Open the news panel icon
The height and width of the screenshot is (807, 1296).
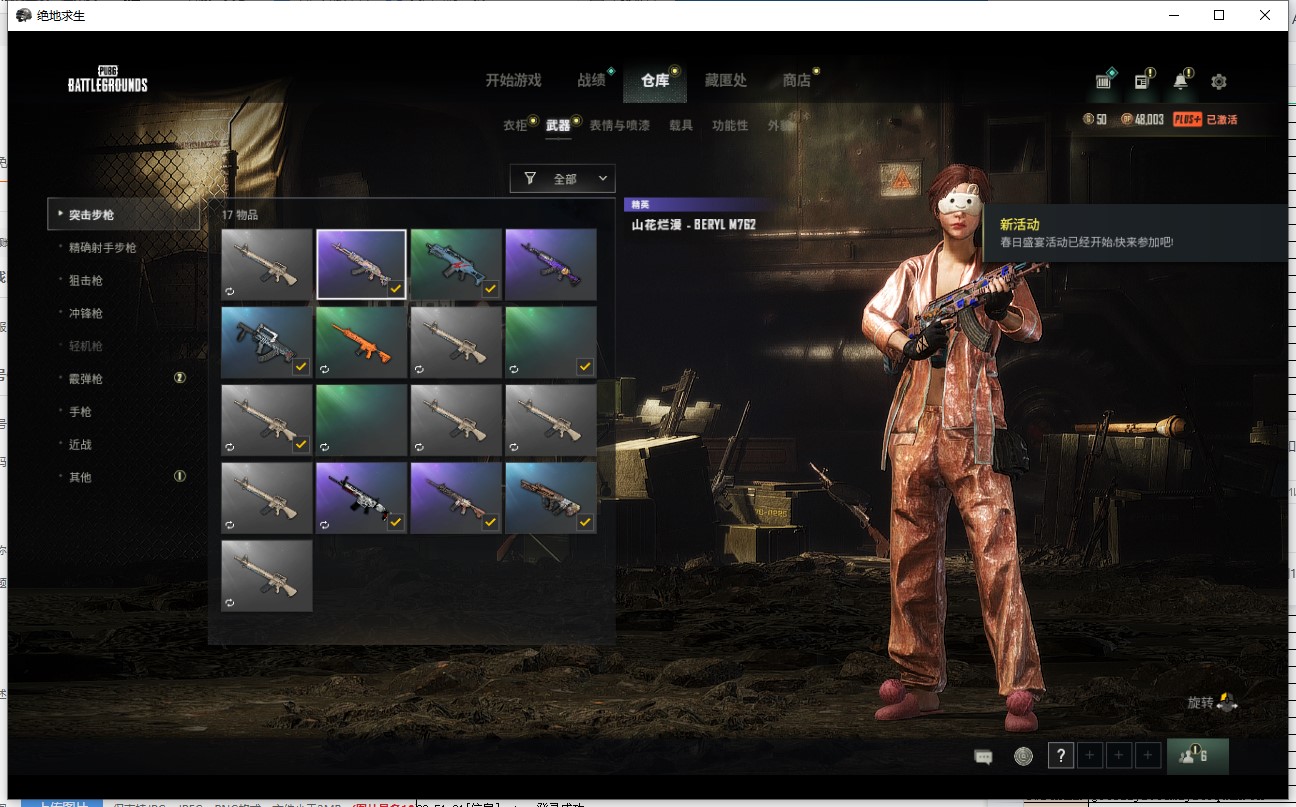coord(1141,81)
